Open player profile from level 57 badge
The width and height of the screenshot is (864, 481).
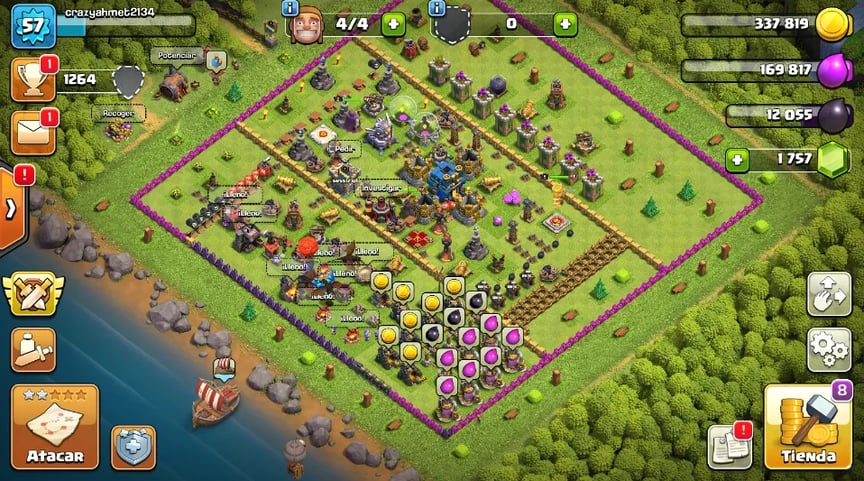click(32, 26)
